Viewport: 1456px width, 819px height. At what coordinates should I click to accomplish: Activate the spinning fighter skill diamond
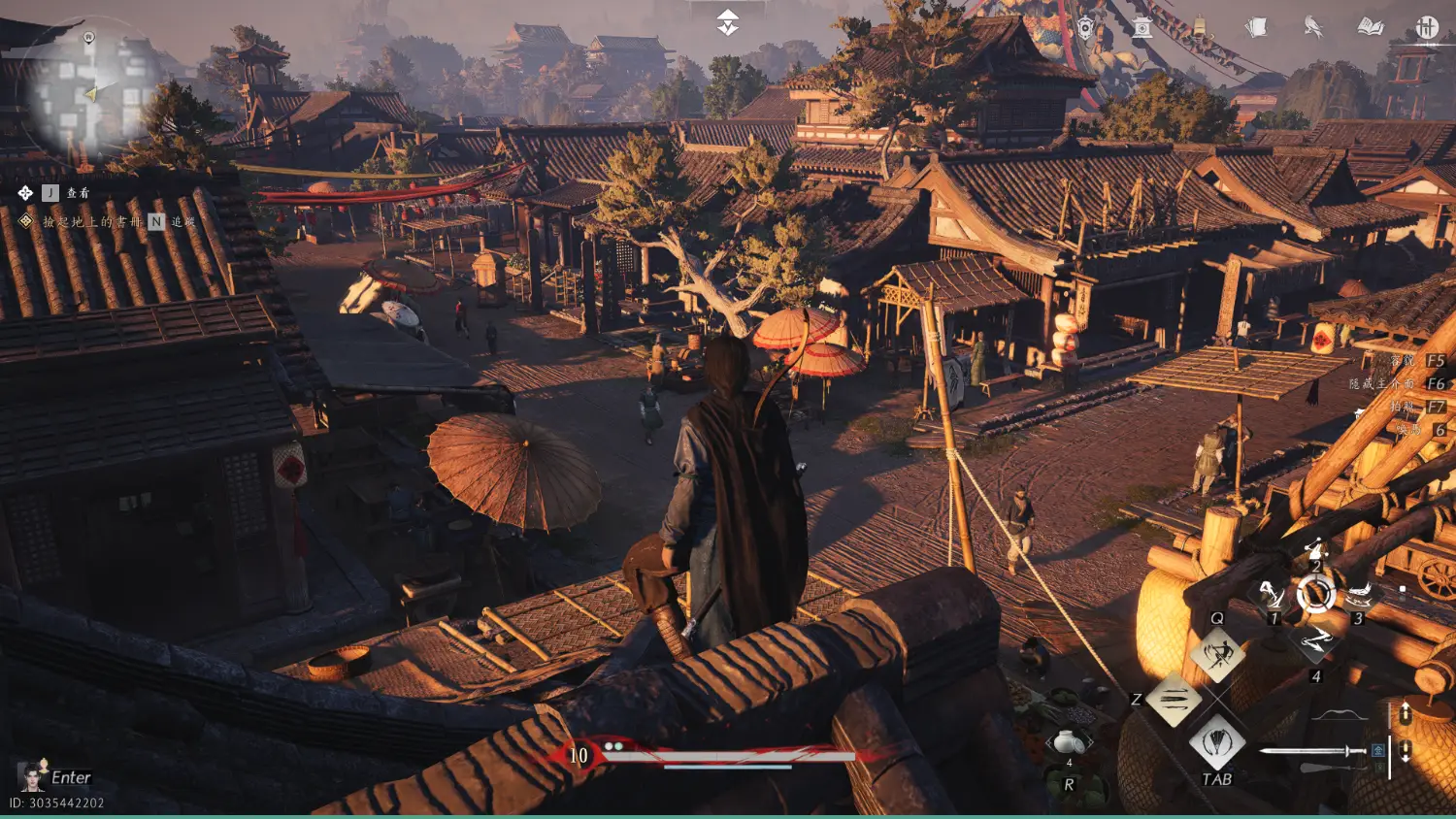(1217, 653)
